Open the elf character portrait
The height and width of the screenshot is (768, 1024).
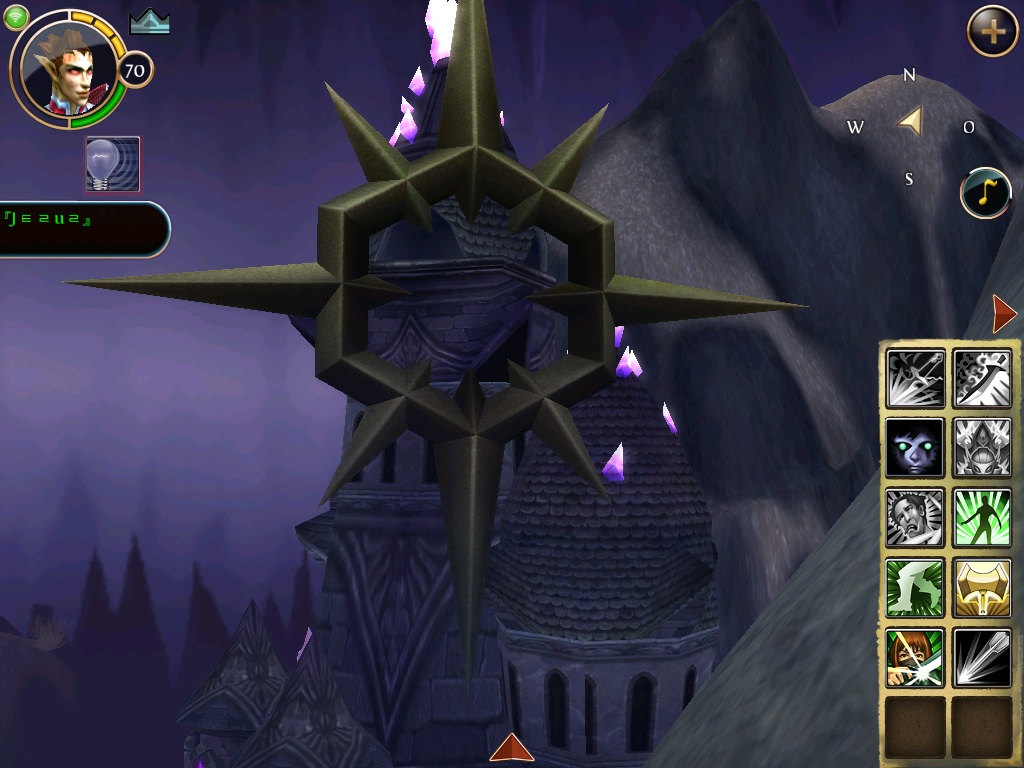[68, 66]
